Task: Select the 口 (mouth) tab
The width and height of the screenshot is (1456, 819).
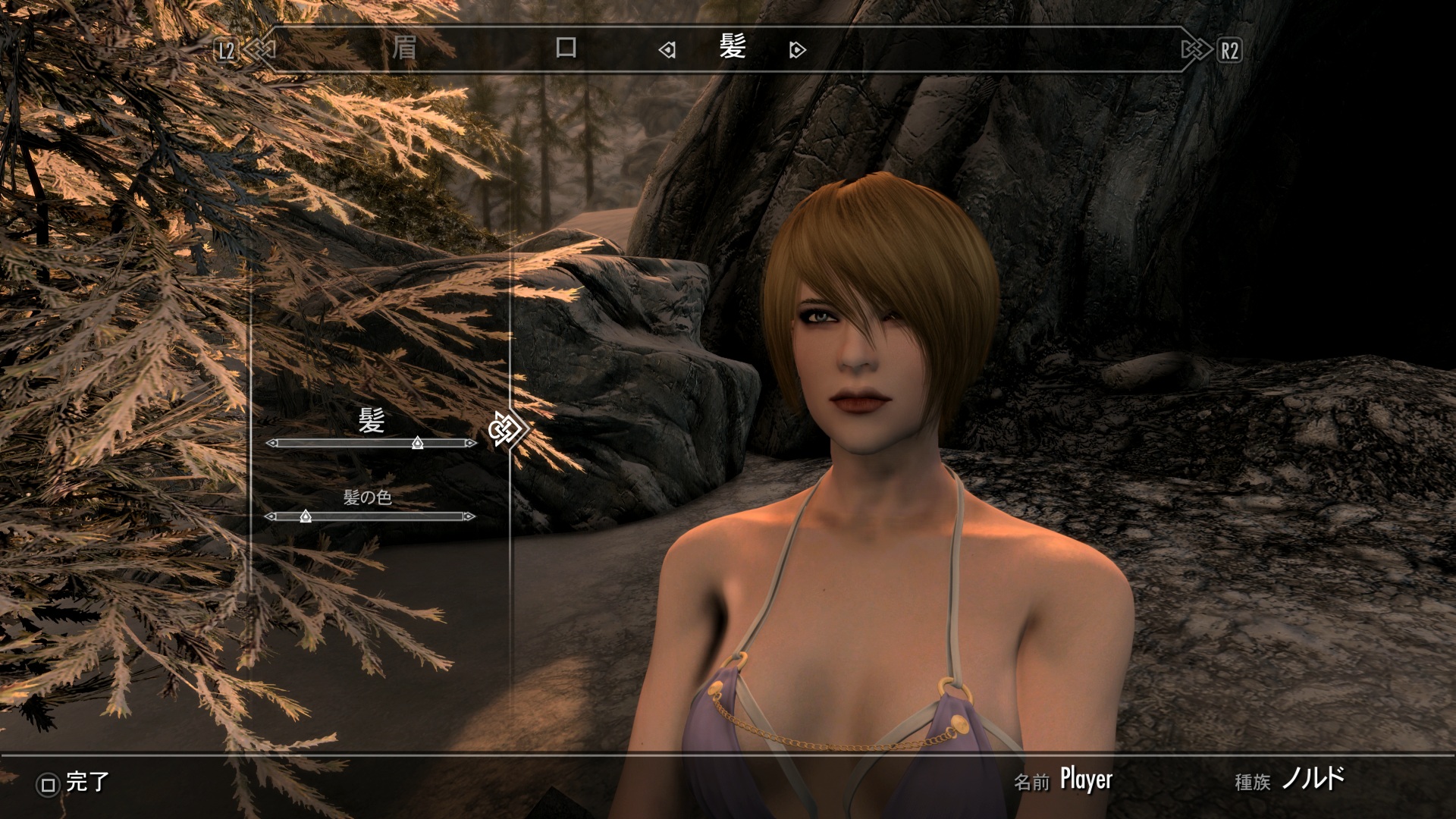Action: pyautogui.click(x=566, y=49)
